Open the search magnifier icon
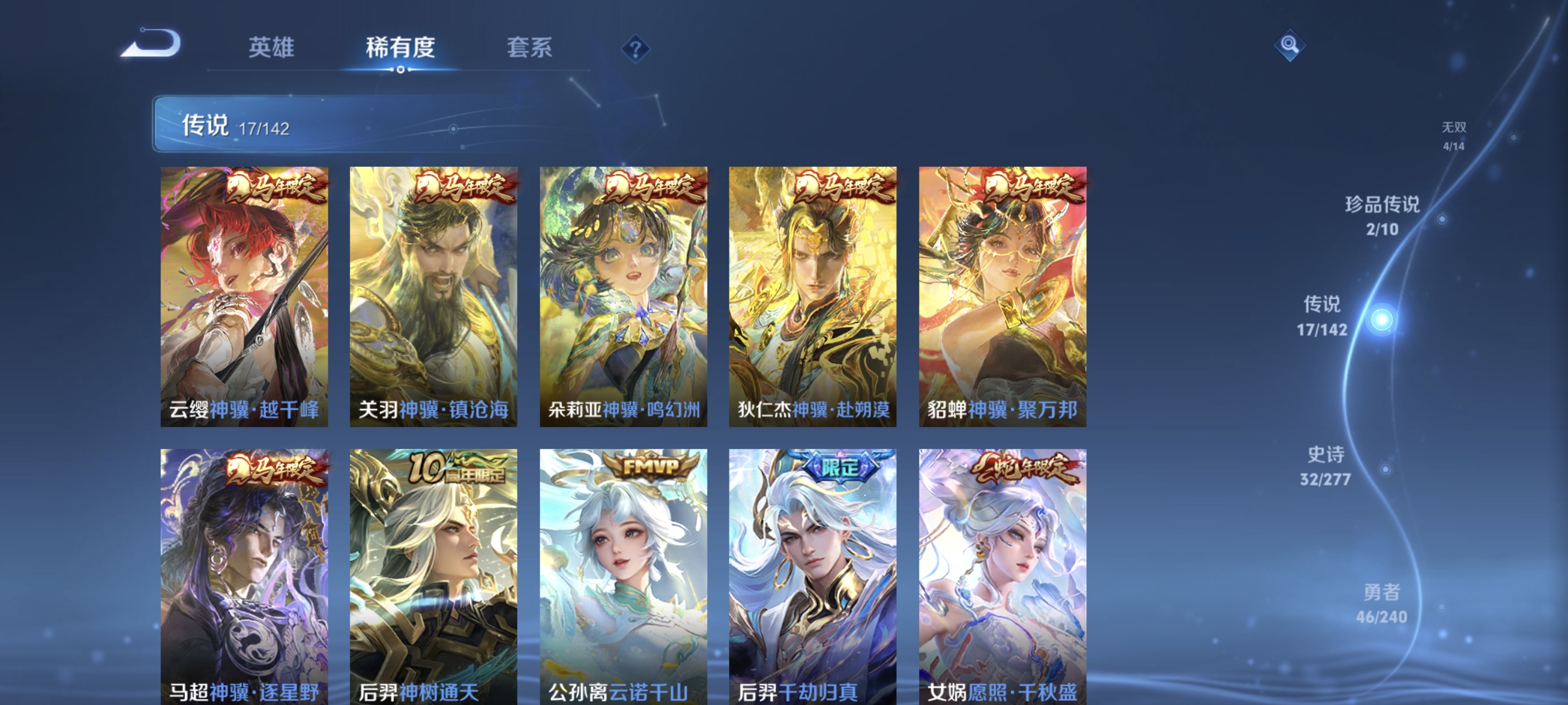Screen dimensions: 1568x705 [1290, 46]
